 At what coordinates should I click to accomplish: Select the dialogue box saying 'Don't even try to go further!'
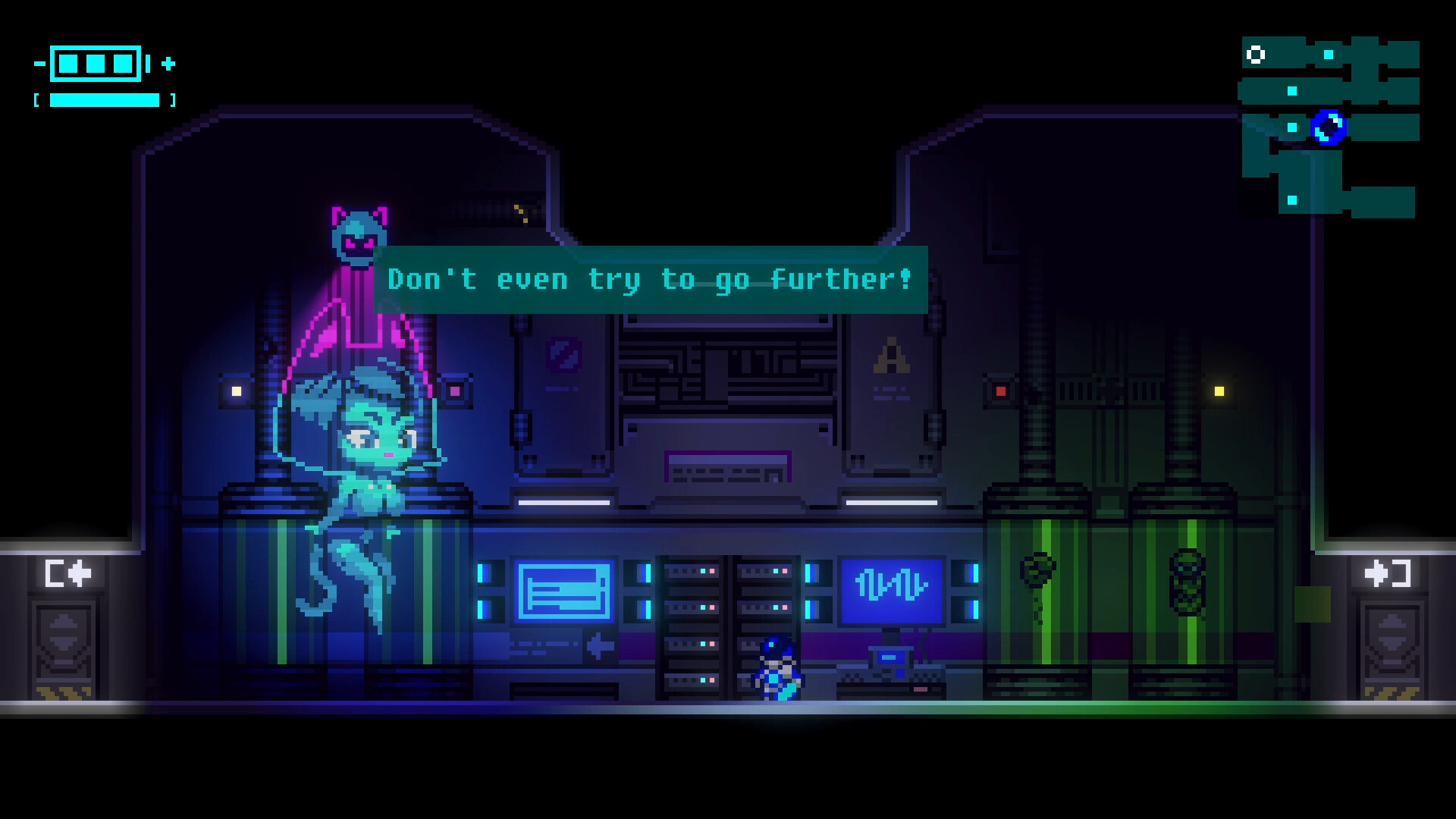tap(652, 281)
